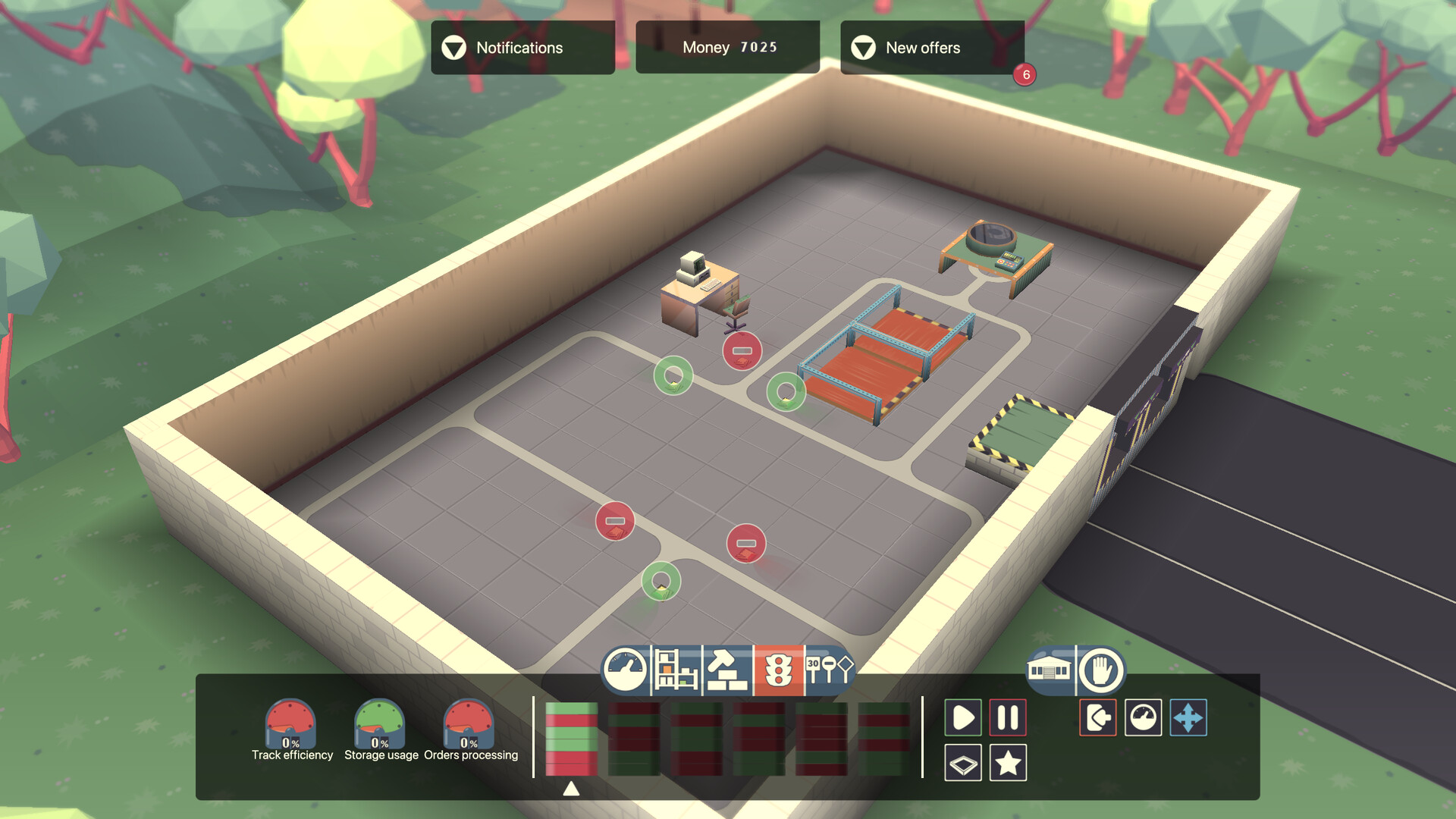Toggle the stop hand mode

click(x=1100, y=671)
